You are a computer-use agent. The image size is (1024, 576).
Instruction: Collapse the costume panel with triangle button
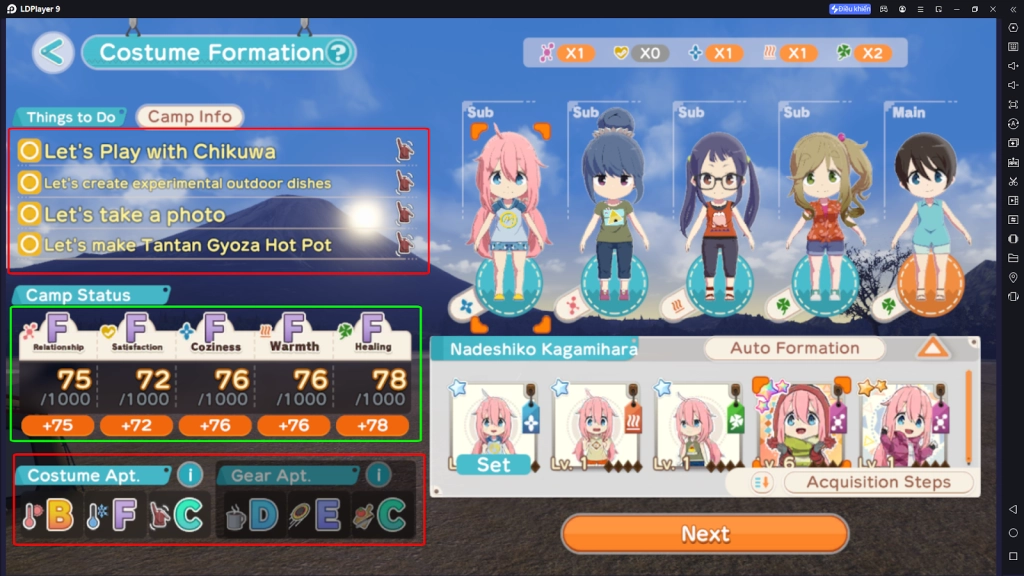point(933,348)
